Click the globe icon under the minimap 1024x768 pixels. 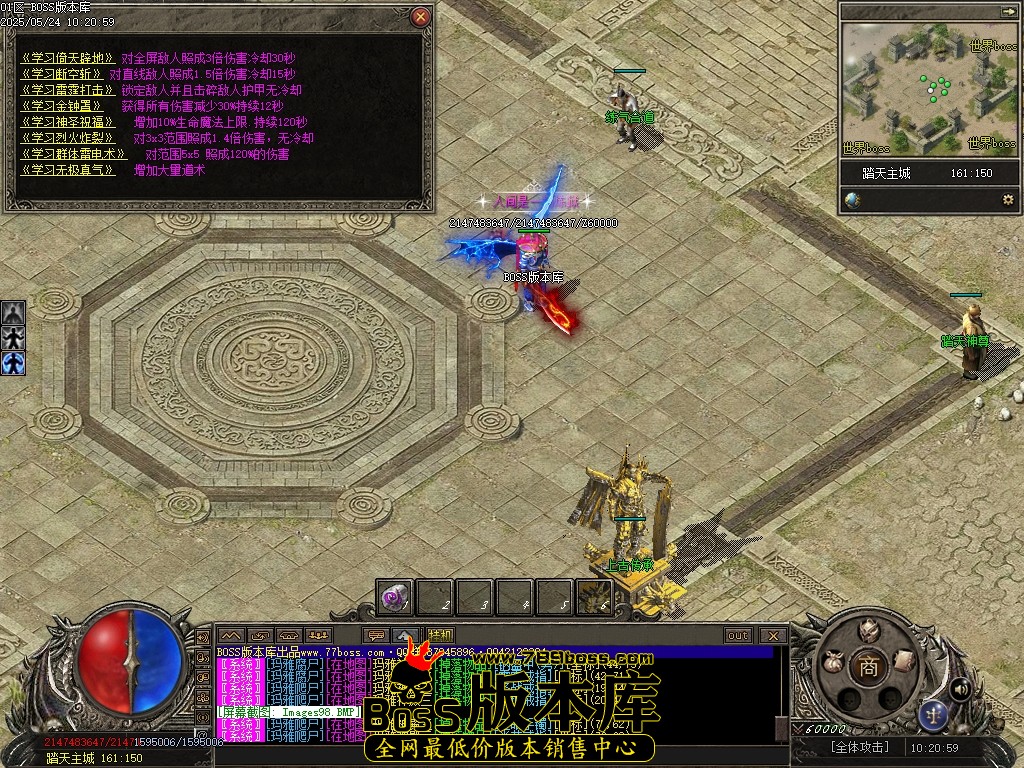tap(853, 200)
